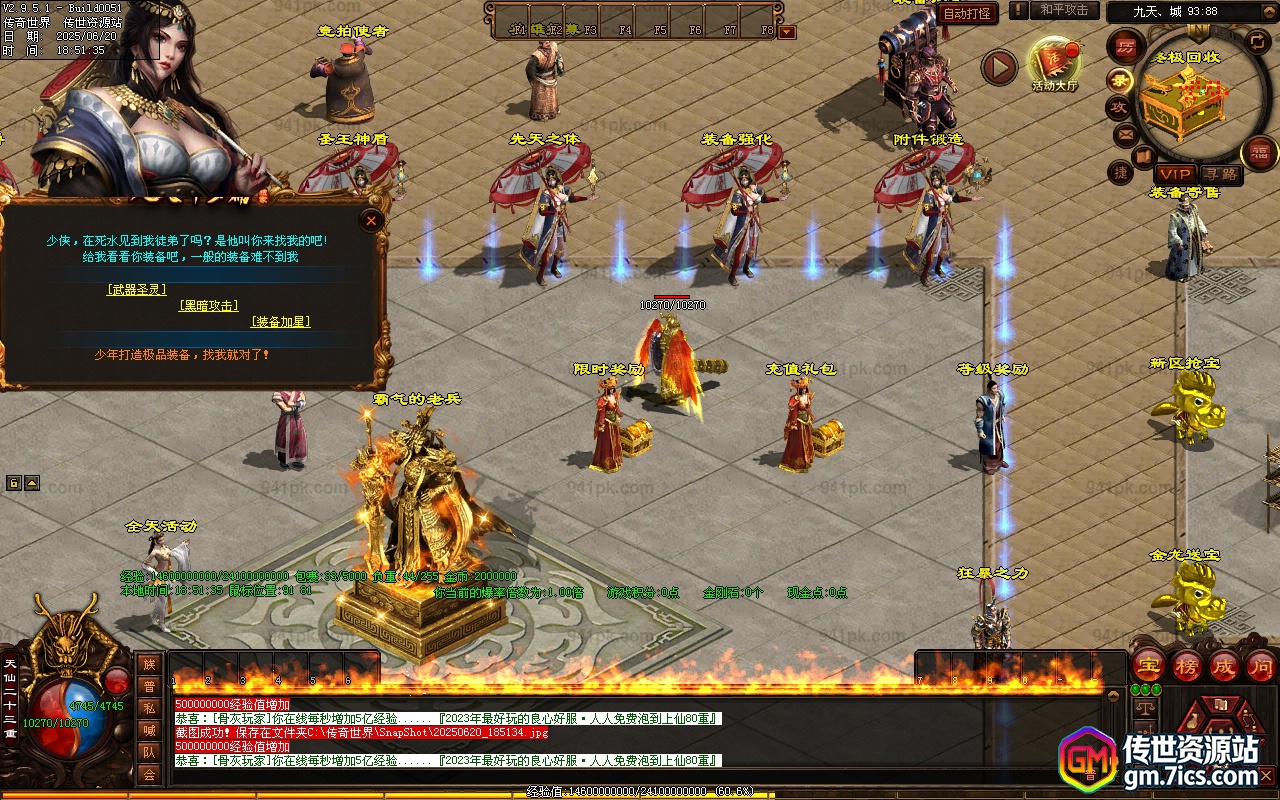Click the circular minimap
Screen dimensions: 1280x800
tap(1190, 100)
